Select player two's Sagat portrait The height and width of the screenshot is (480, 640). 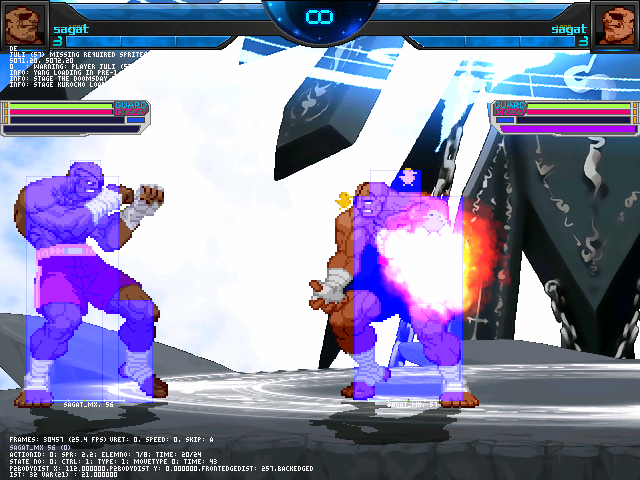614,23
